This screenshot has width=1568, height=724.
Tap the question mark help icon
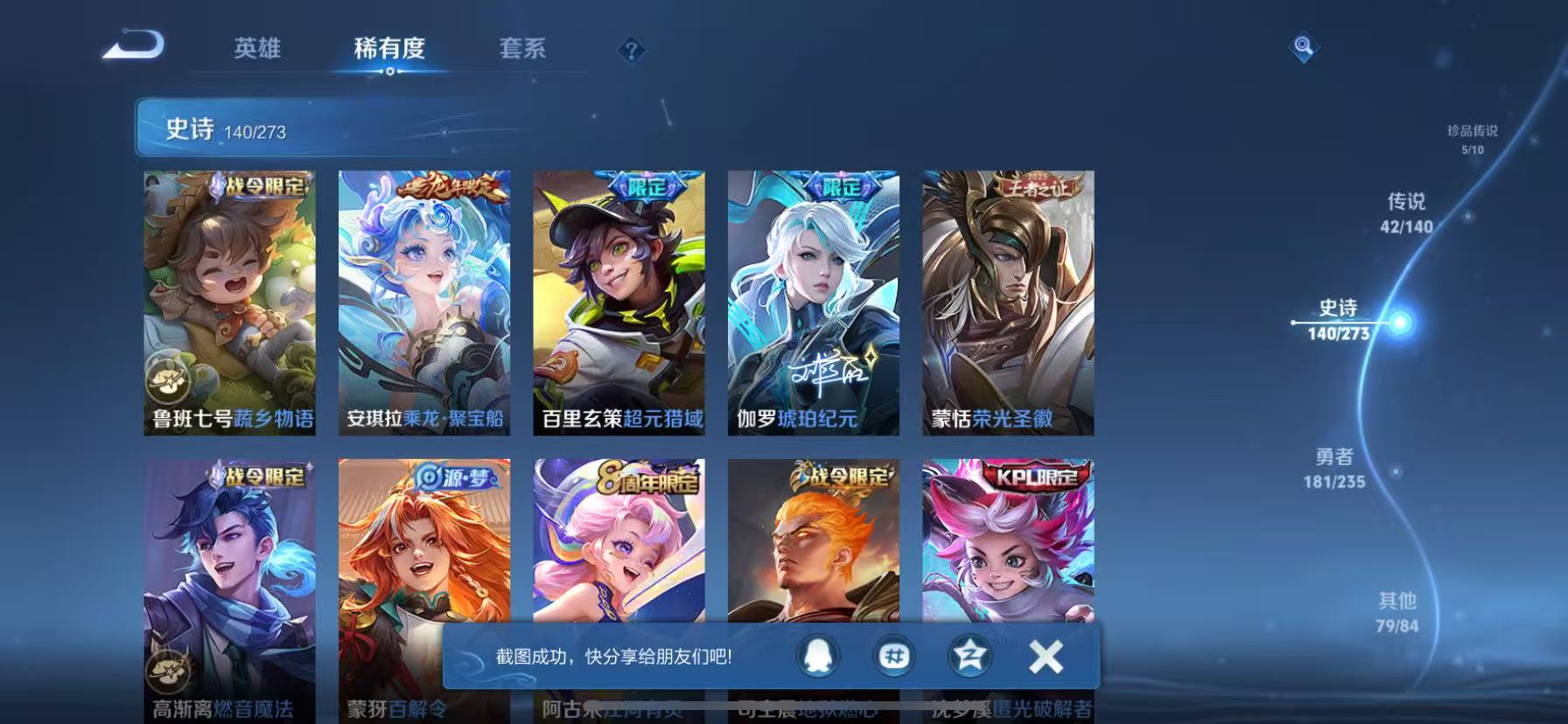(632, 51)
